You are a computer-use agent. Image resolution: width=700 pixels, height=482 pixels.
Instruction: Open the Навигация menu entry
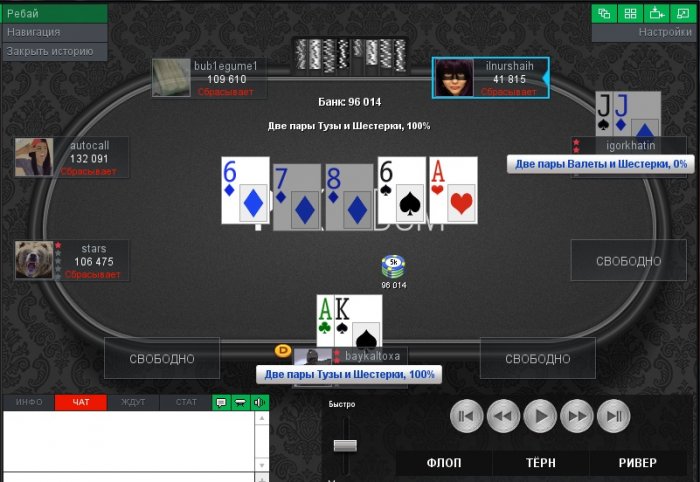tap(54, 32)
